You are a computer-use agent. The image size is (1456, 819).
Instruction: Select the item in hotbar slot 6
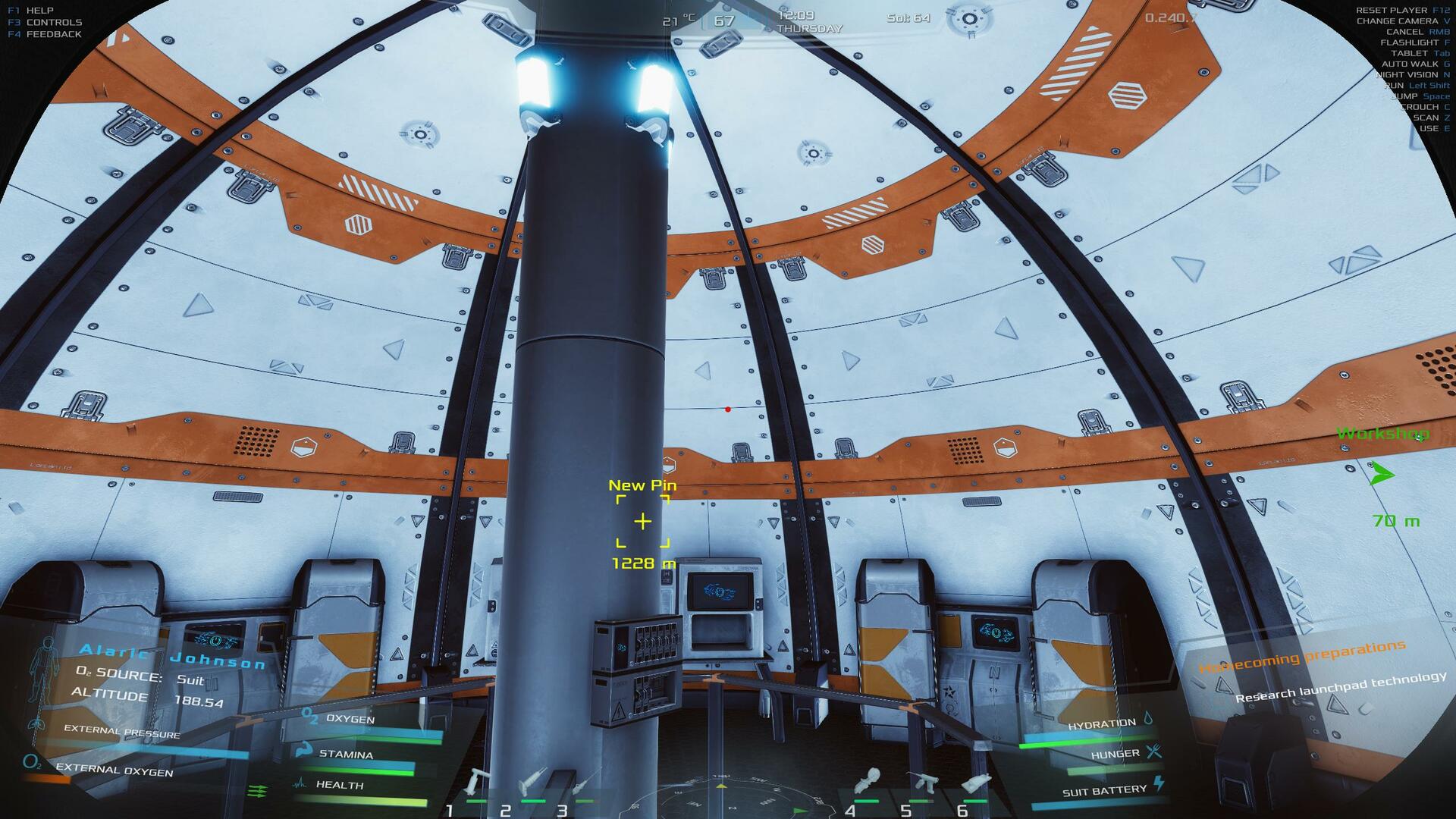point(976,782)
